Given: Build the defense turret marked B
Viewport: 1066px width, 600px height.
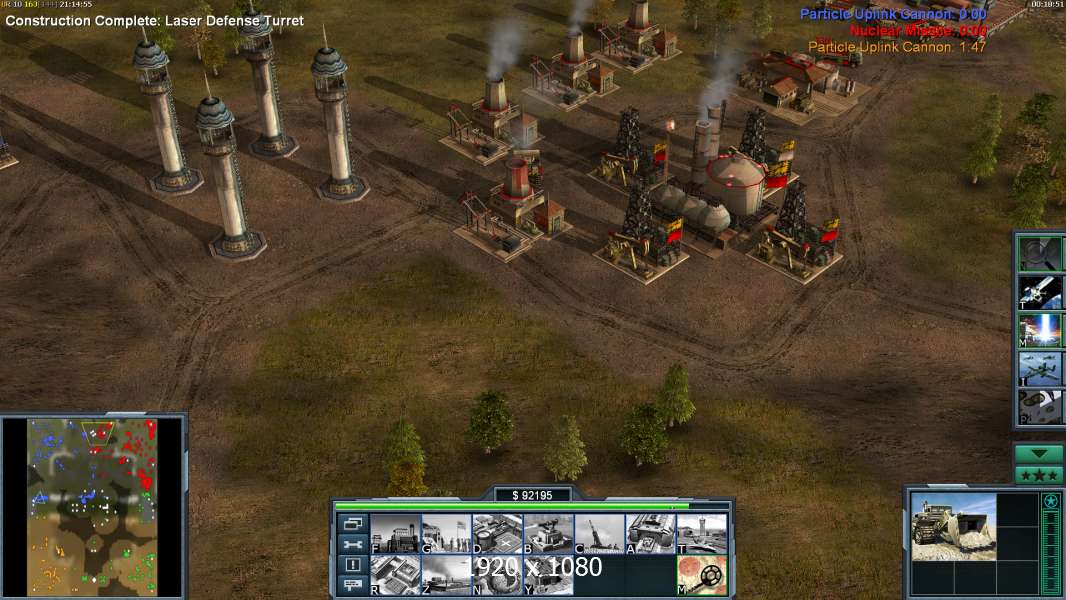Looking at the screenshot, I should click(548, 534).
